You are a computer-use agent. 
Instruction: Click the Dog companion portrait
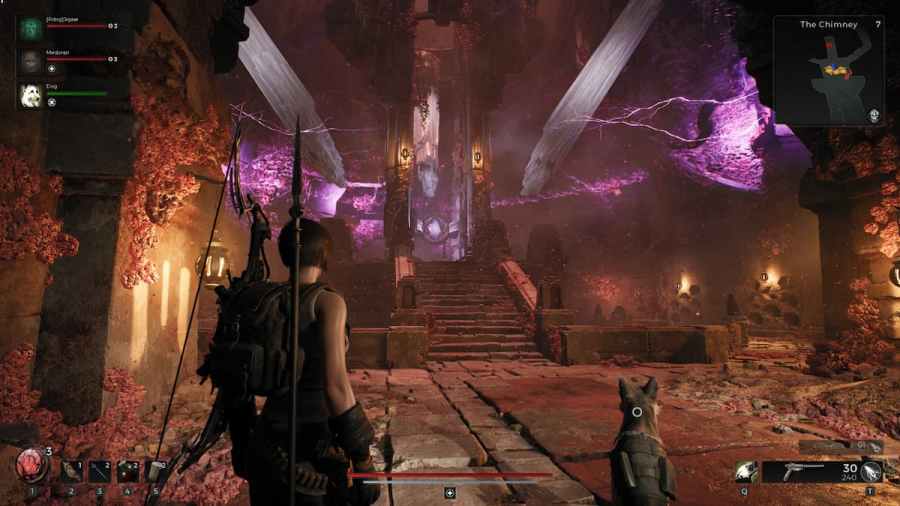point(29,95)
